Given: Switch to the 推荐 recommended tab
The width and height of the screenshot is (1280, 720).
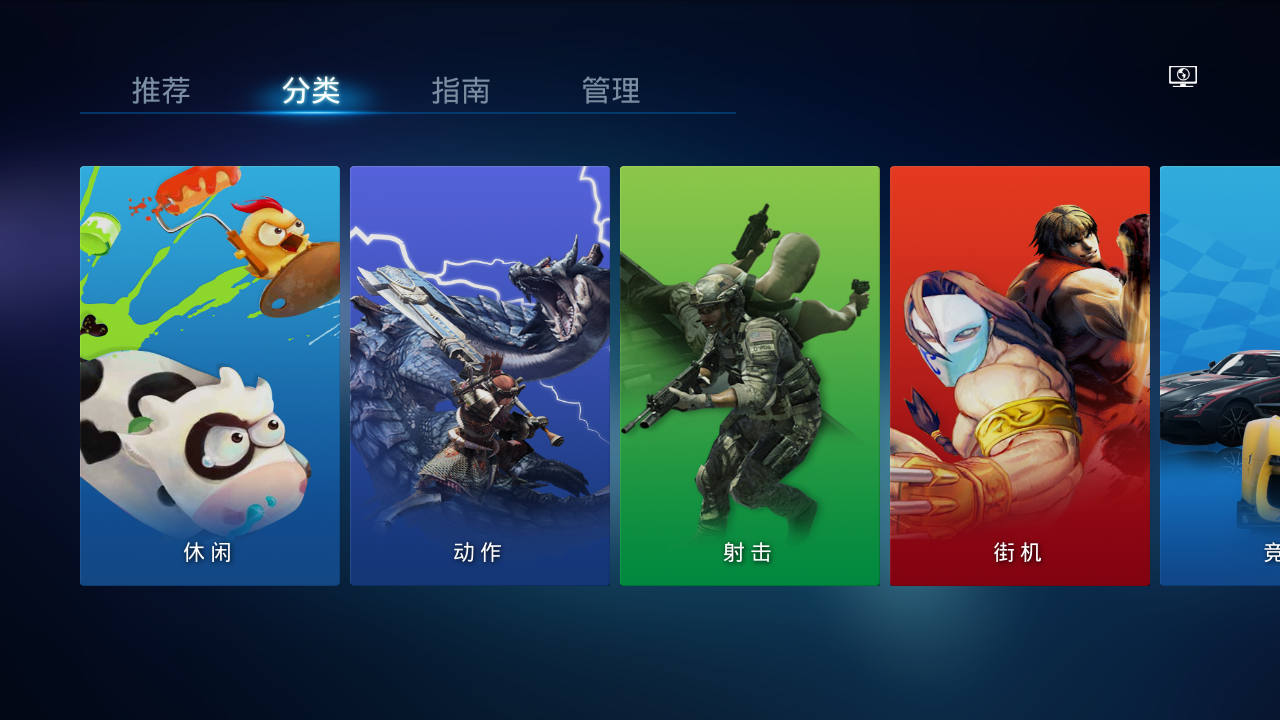Looking at the screenshot, I should pos(160,90).
